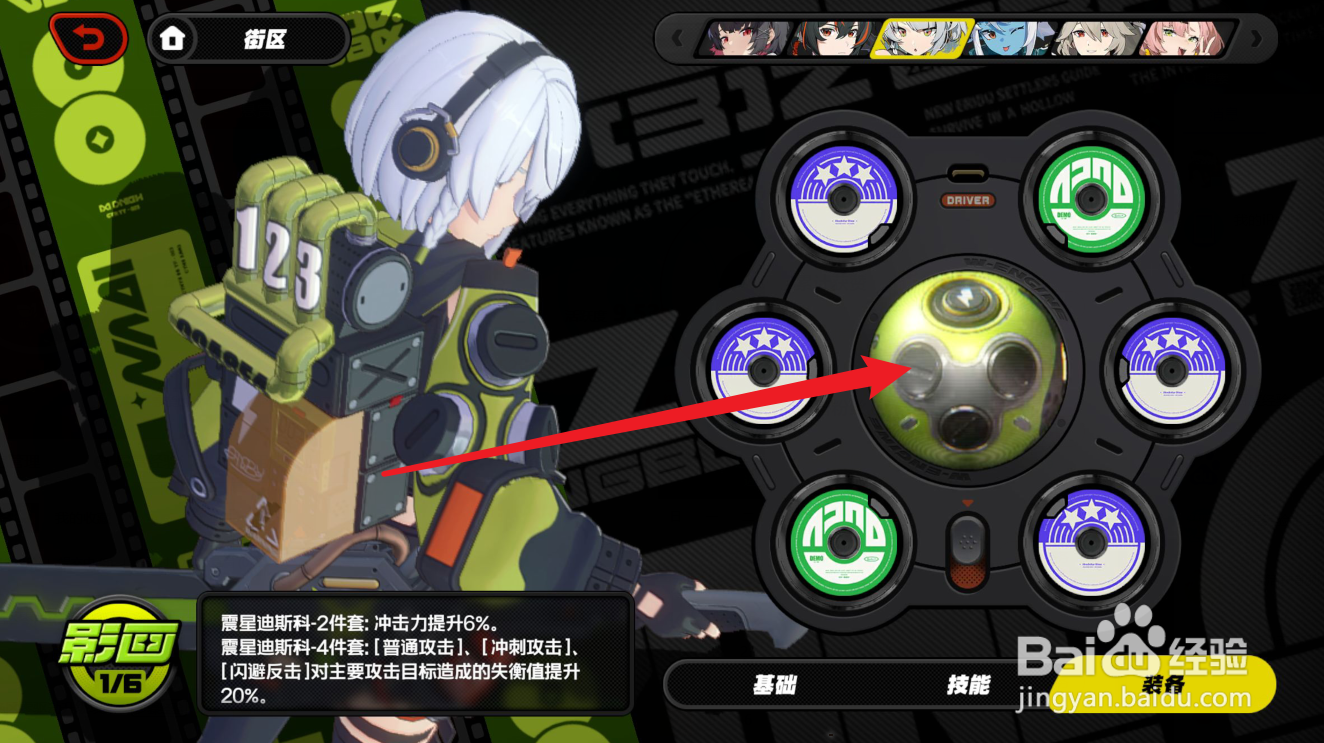
Task: Open the DRIVER label on the disc player
Action: click(x=966, y=200)
